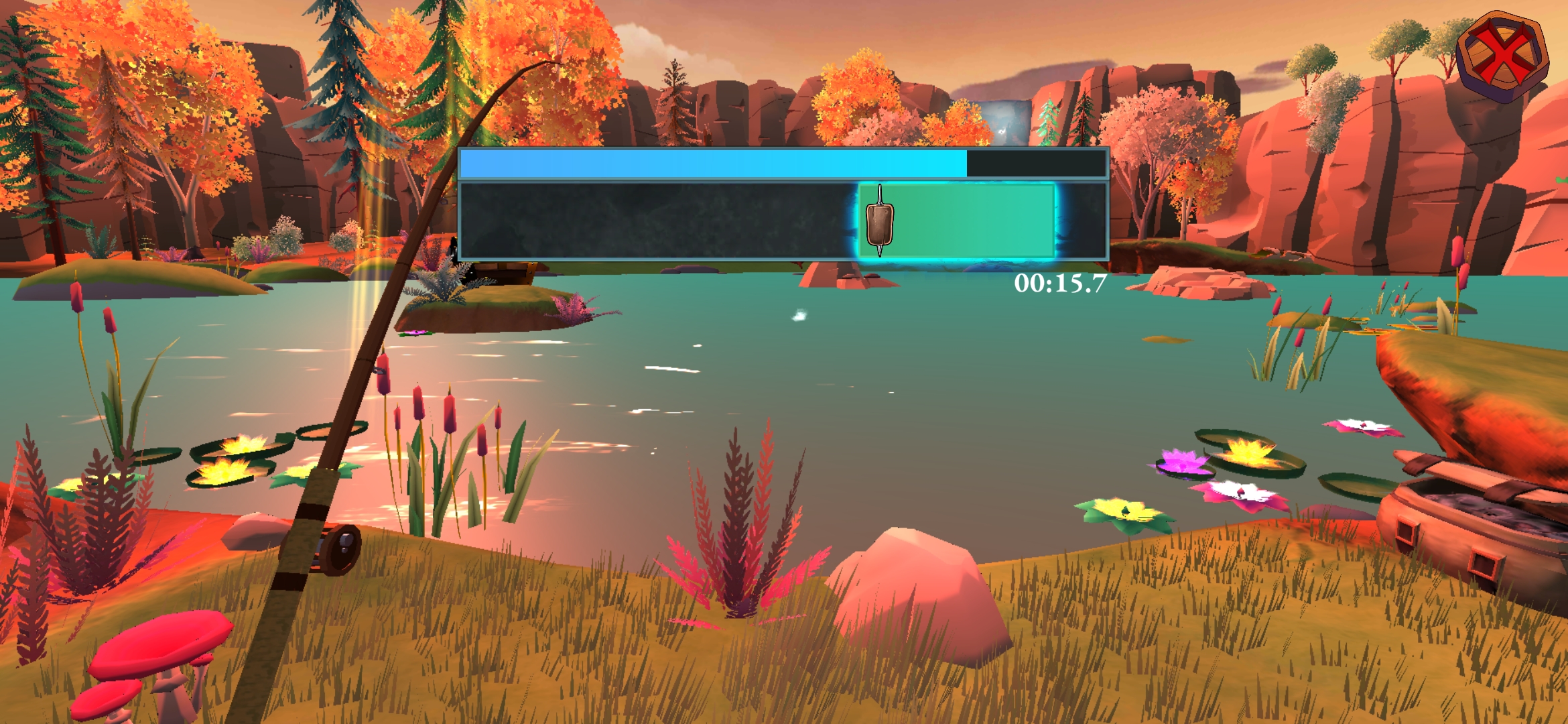The width and height of the screenshot is (1568, 724).
Task: Toggle the glowing green catch zone
Action: (958, 220)
